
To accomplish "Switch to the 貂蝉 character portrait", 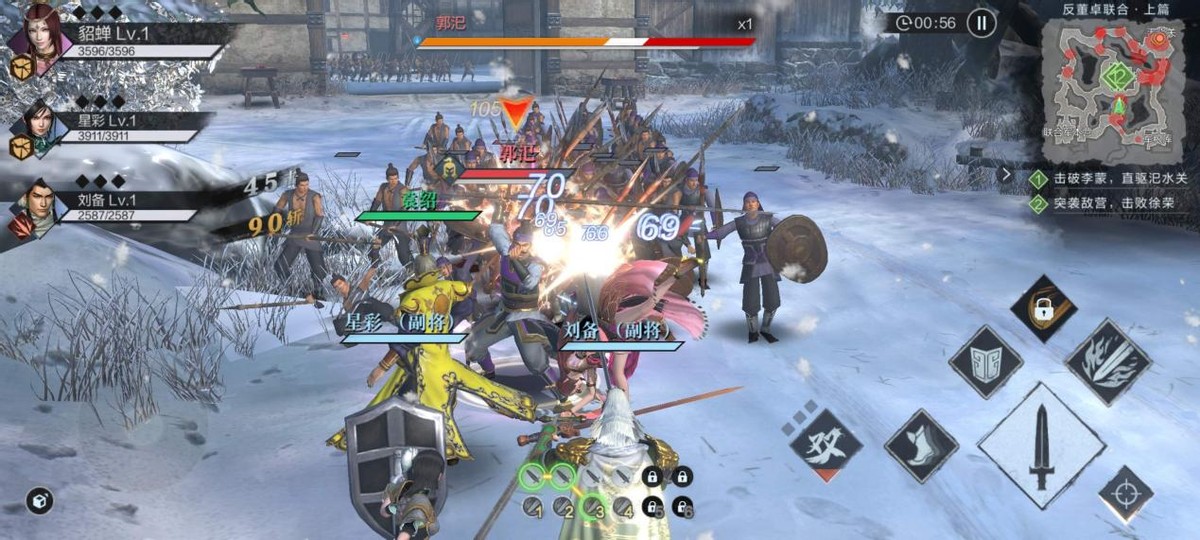I will click(x=34, y=35).
